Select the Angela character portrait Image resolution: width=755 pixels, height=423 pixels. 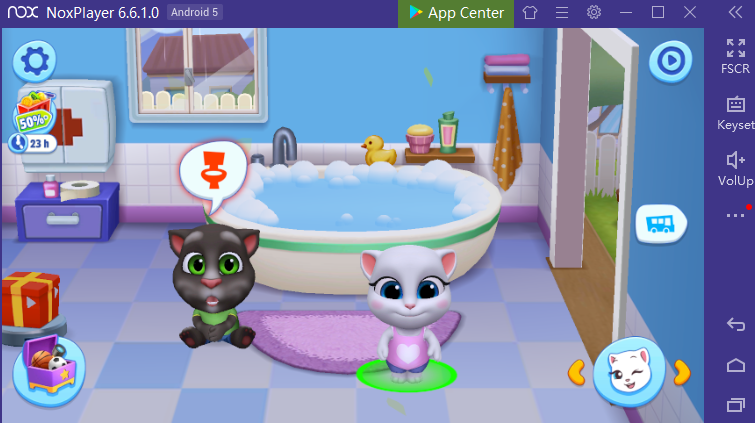(629, 372)
